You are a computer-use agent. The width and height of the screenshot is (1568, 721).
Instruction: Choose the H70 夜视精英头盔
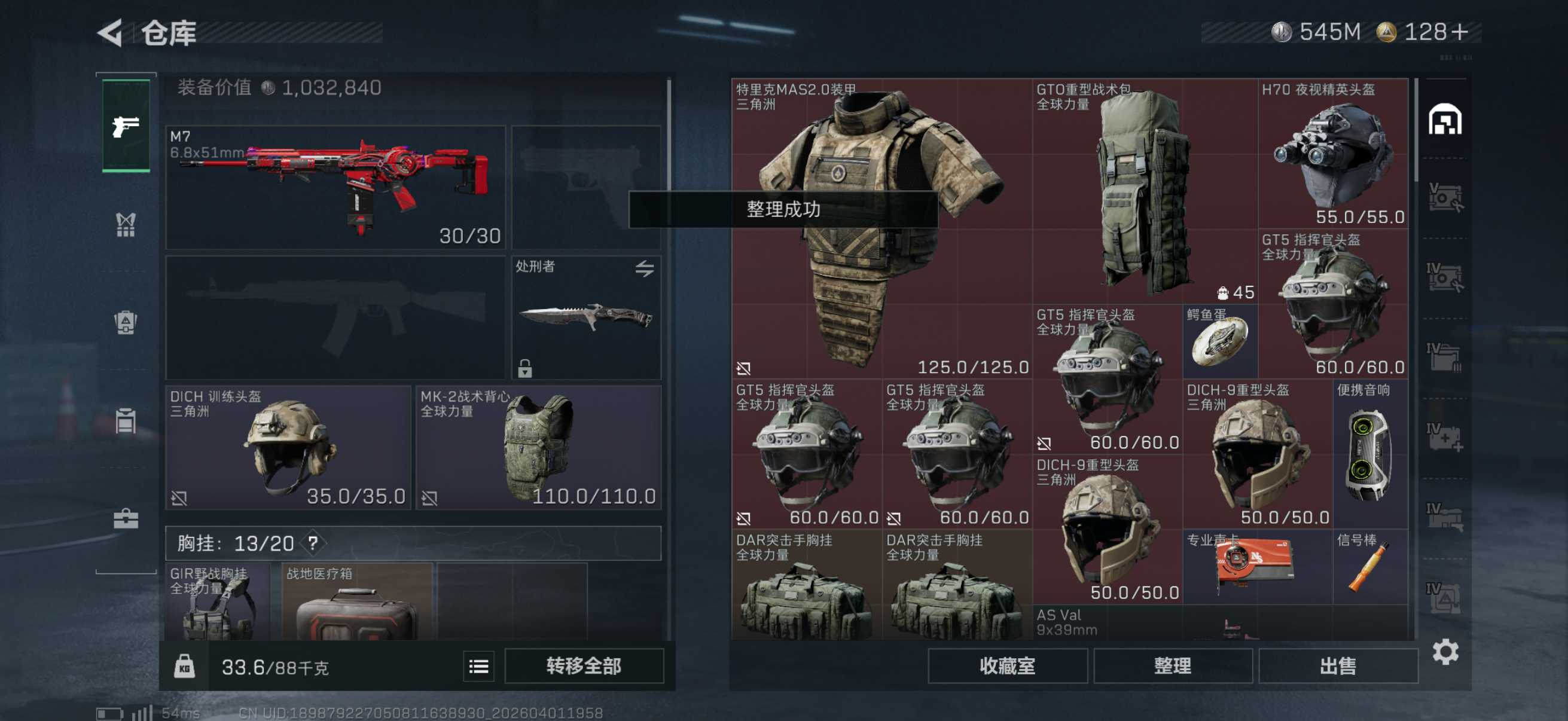(1333, 153)
